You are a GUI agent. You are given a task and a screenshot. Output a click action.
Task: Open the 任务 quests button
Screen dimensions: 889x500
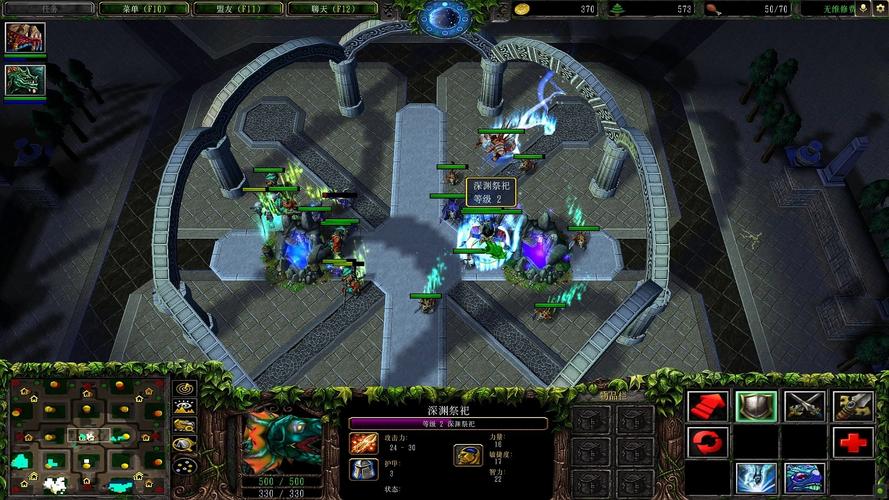click(49, 9)
